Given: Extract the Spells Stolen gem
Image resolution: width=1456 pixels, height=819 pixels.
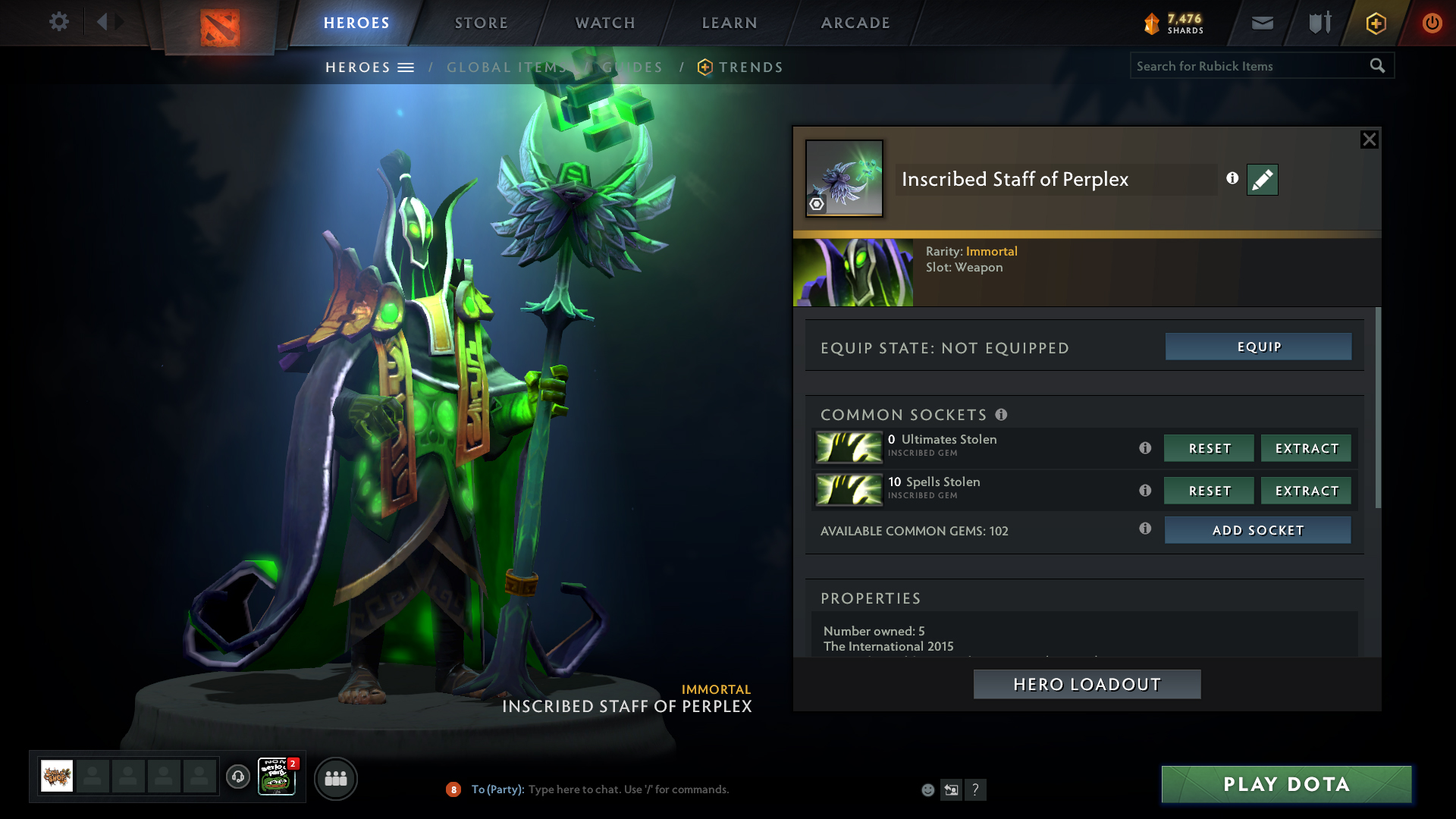Looking at the screenshot, I should click(1306, 491).
